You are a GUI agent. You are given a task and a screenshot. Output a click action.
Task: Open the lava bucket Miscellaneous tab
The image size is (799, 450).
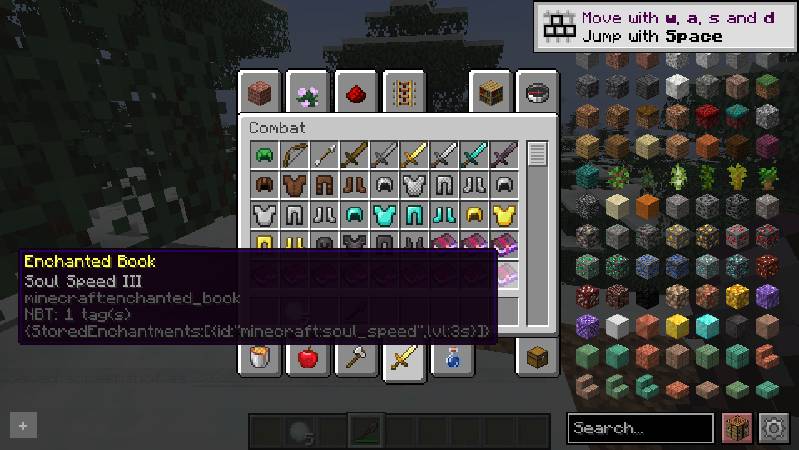tap(261, 357)
